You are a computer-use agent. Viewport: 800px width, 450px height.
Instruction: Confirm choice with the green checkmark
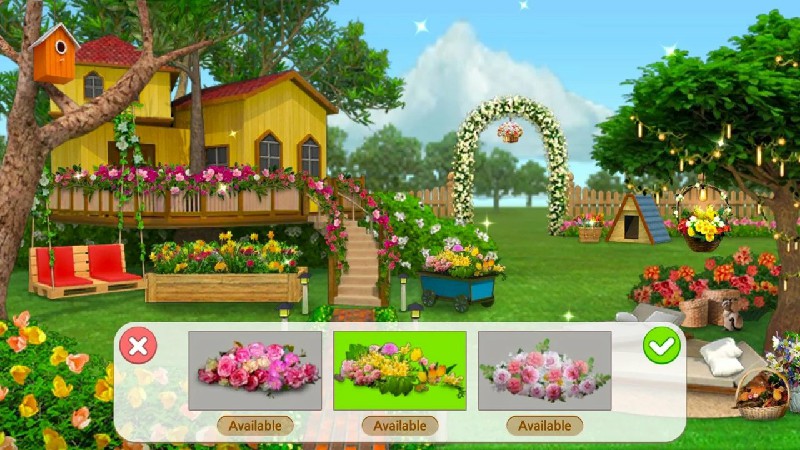[x=661, y=346]
